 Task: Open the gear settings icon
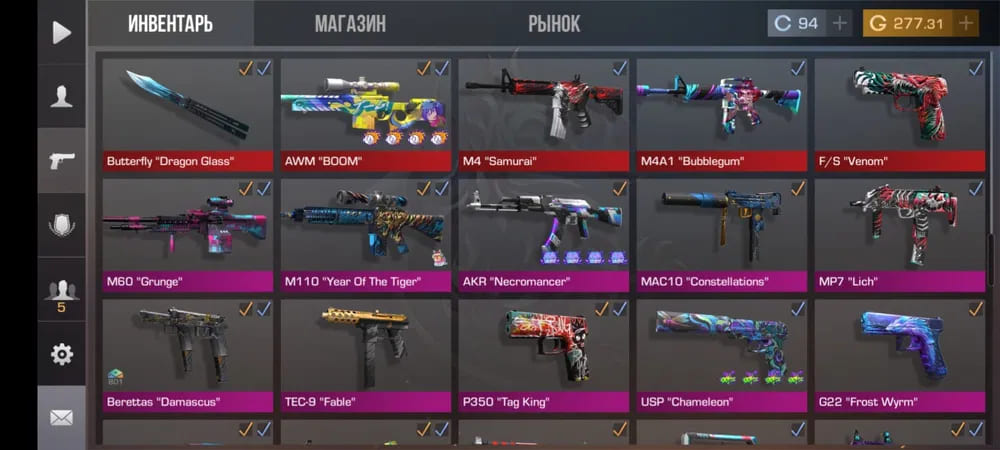pos(62,353)
